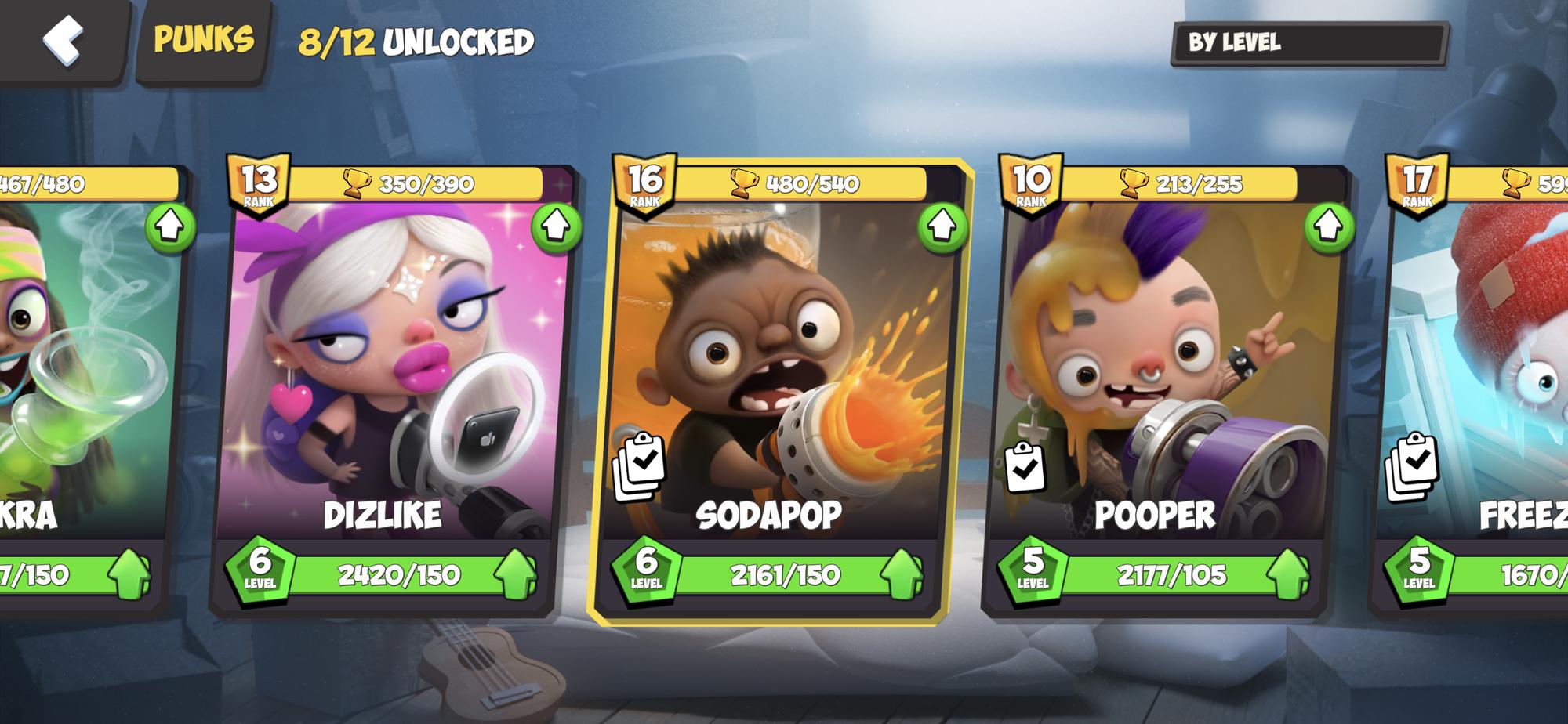
Task: Go back using the white arrow button
Action: click(63, 39)
